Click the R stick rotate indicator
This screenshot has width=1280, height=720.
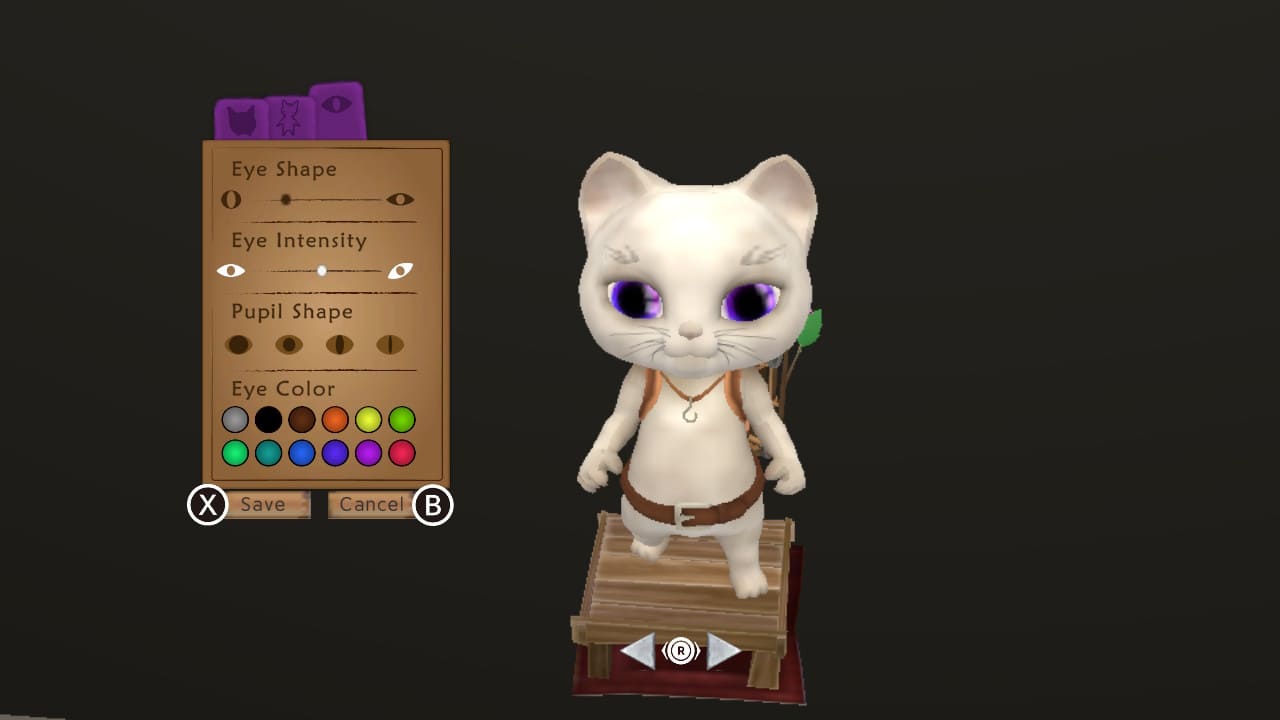click(x=680, y=651)
